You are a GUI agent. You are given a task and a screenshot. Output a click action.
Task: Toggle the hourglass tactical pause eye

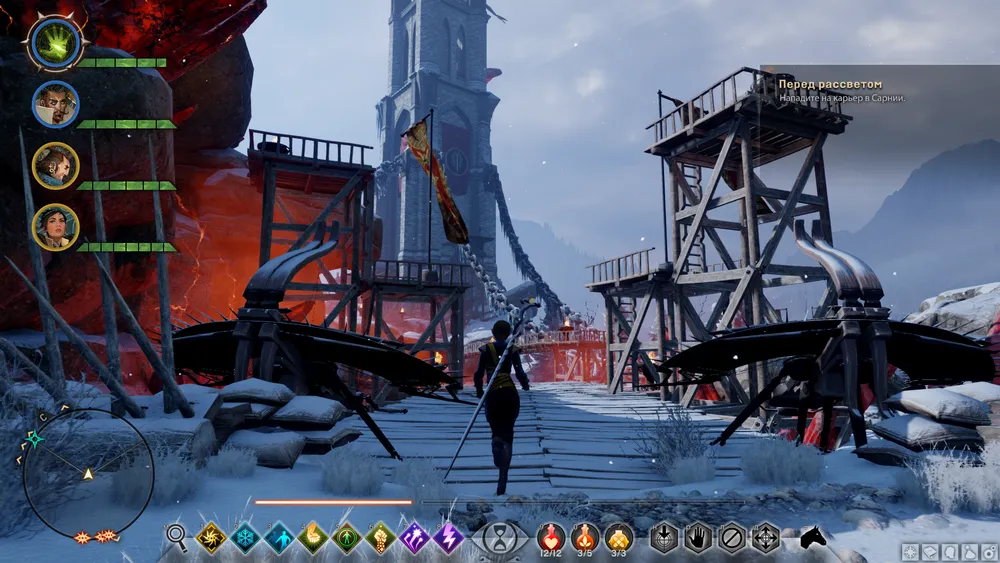(500, 538)
